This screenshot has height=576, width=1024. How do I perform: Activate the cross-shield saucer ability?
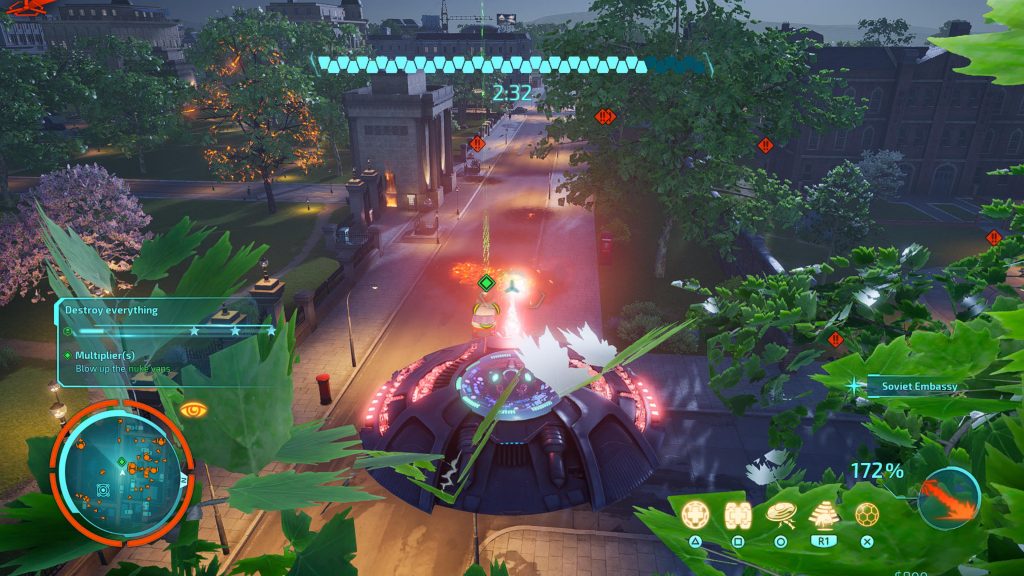694,514
